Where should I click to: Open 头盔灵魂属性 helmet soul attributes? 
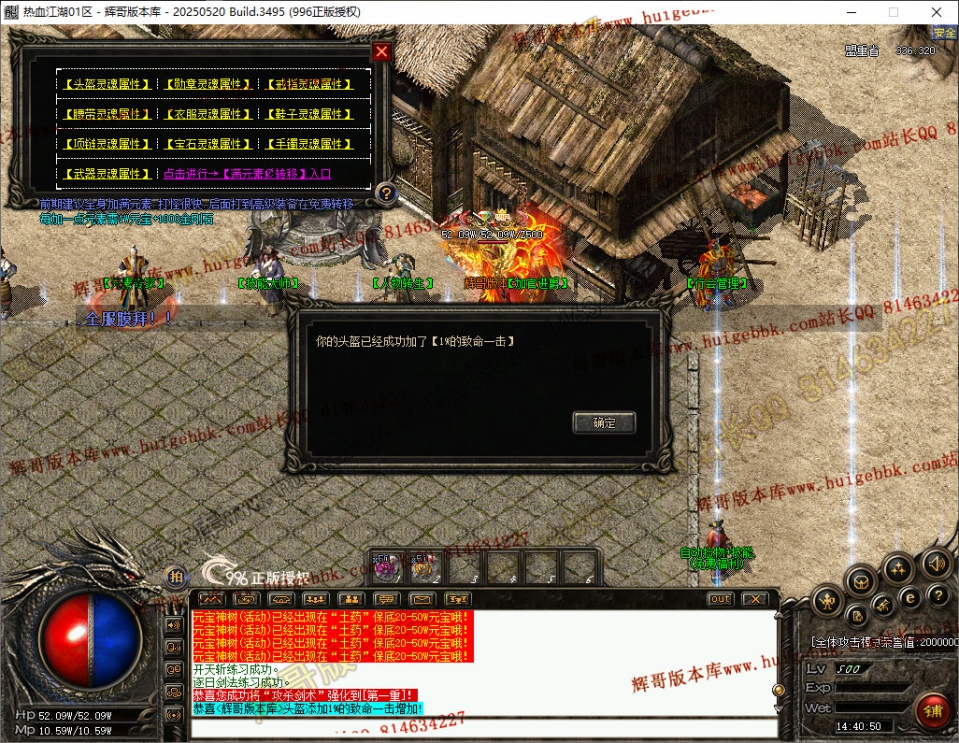click(106, 85)
